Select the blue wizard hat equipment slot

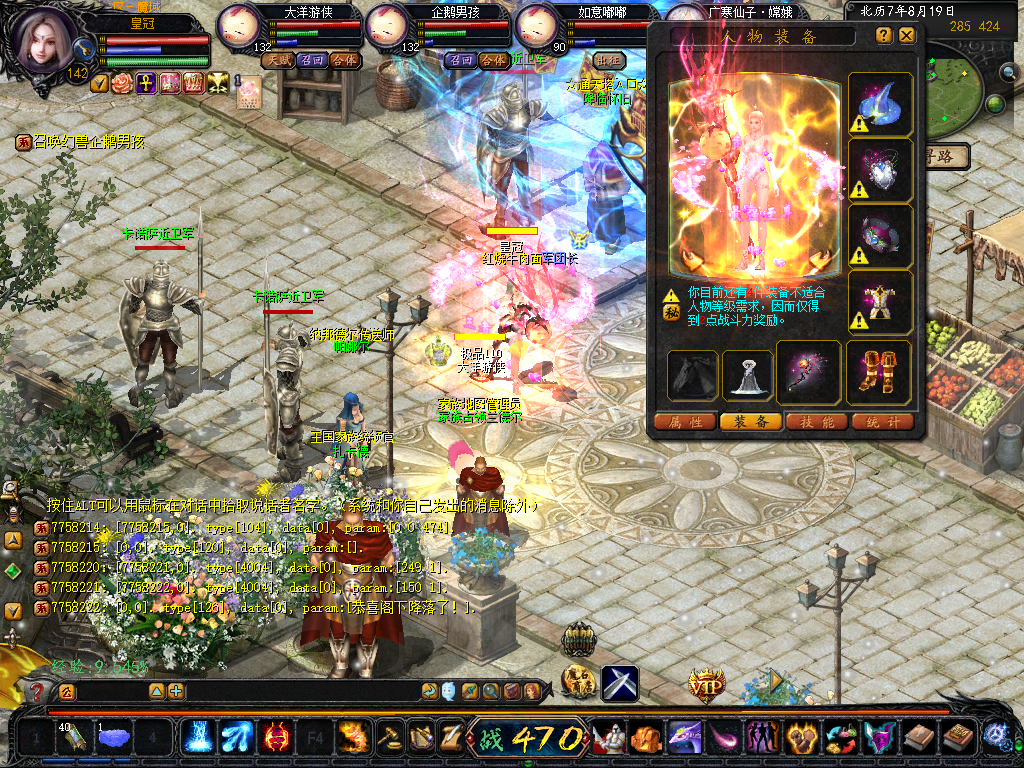pos(880,104)
